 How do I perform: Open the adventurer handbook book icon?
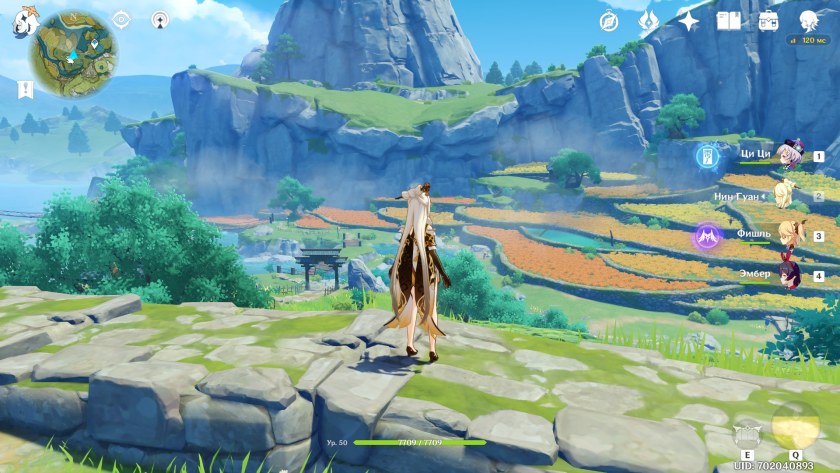[729, 21]
